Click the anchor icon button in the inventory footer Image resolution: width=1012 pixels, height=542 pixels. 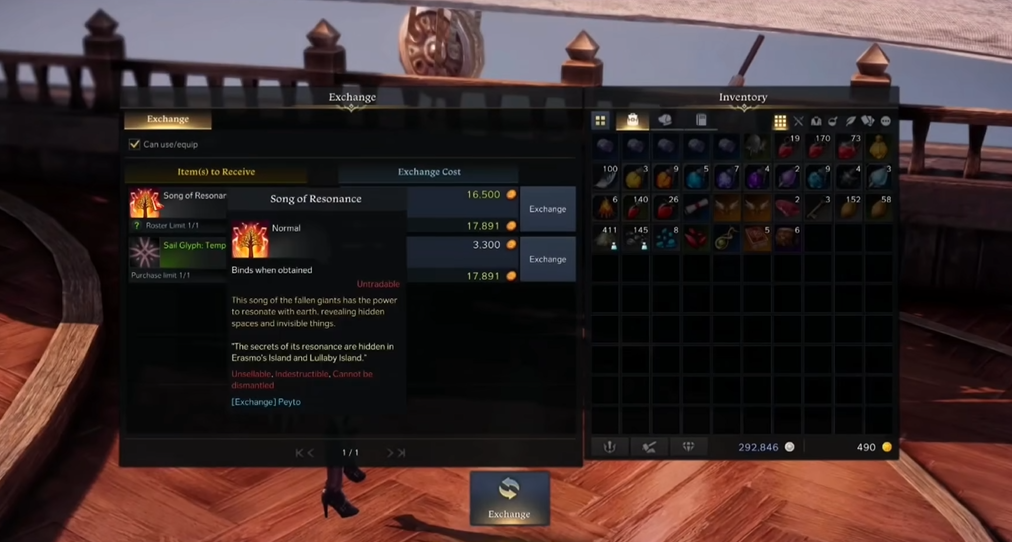pyautogui.click(x=609, y=447)
